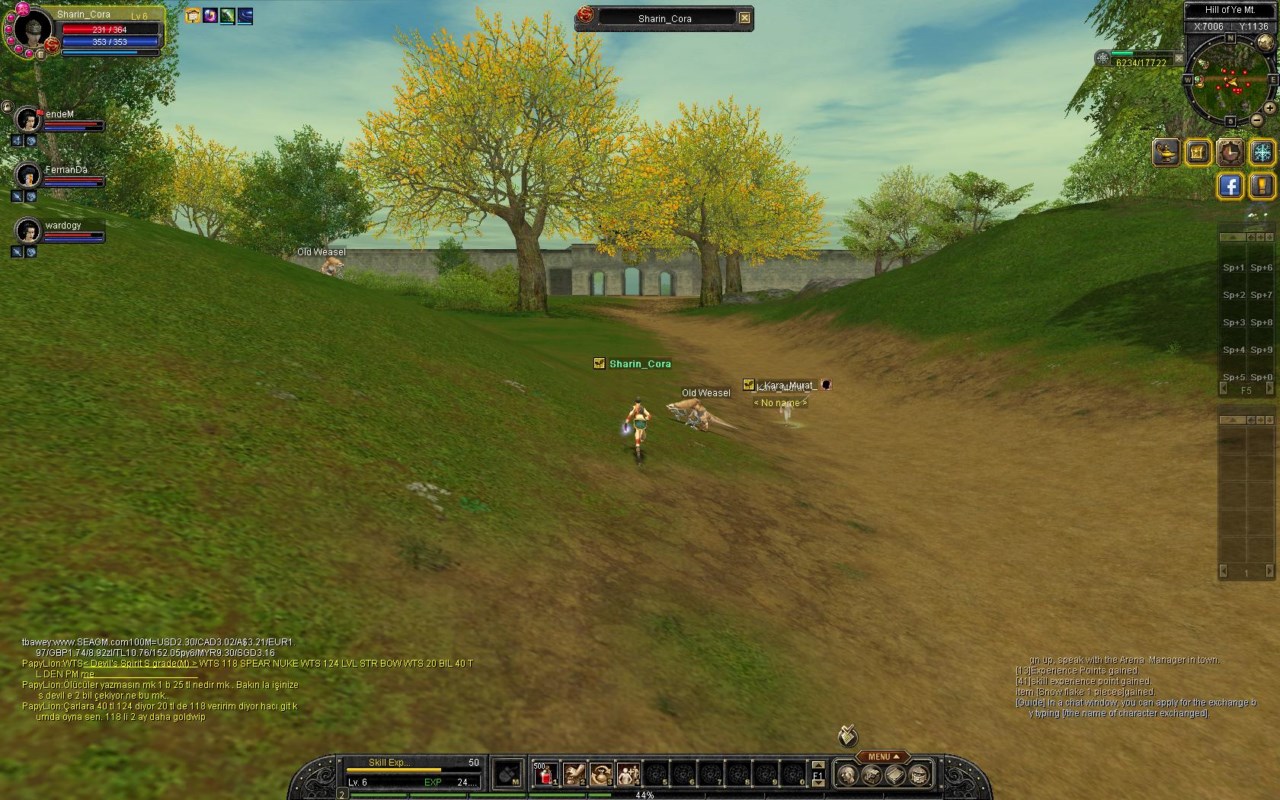
Task: Select party member endeM's portrait
Action: click(x=28, y=119)
